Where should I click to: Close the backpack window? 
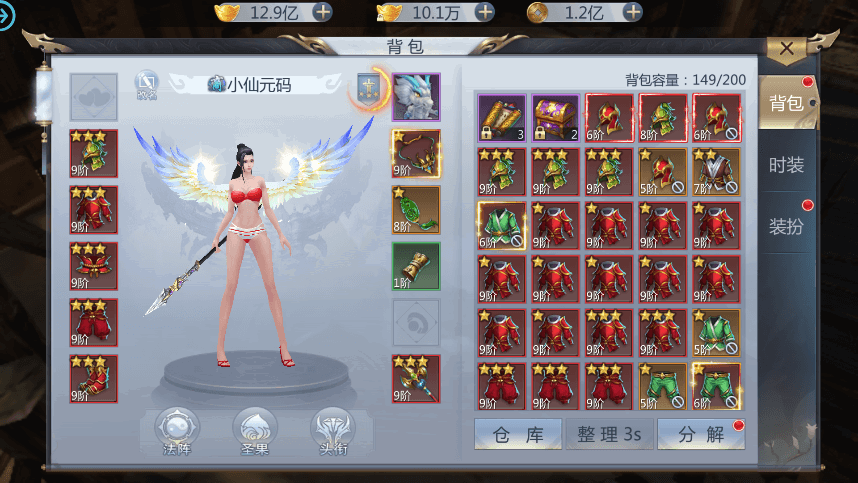coord(787,48)
